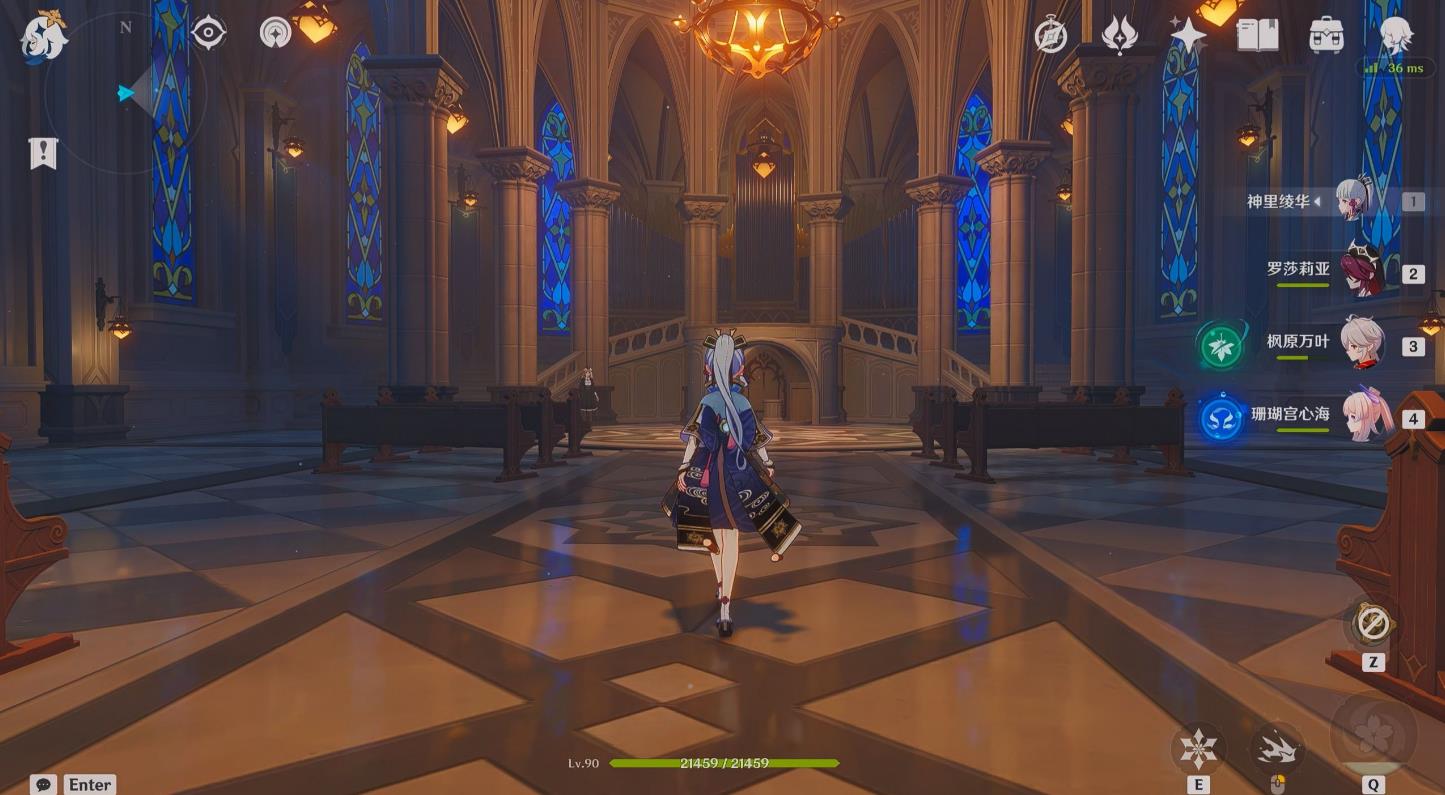1445x795 pixels.
Task: Activate the sprint dash icon
Action: 1276,747
